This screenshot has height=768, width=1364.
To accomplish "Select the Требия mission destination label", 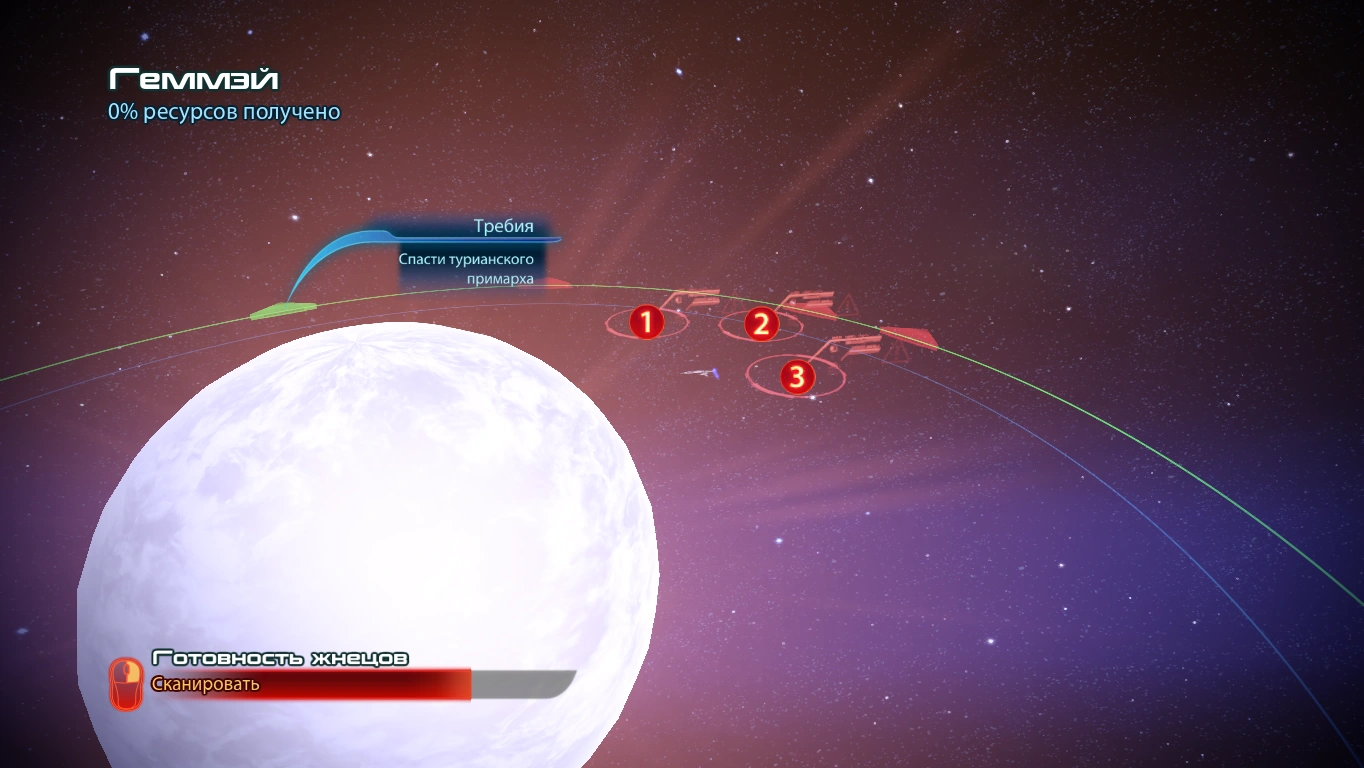I will tap(503, 227).
